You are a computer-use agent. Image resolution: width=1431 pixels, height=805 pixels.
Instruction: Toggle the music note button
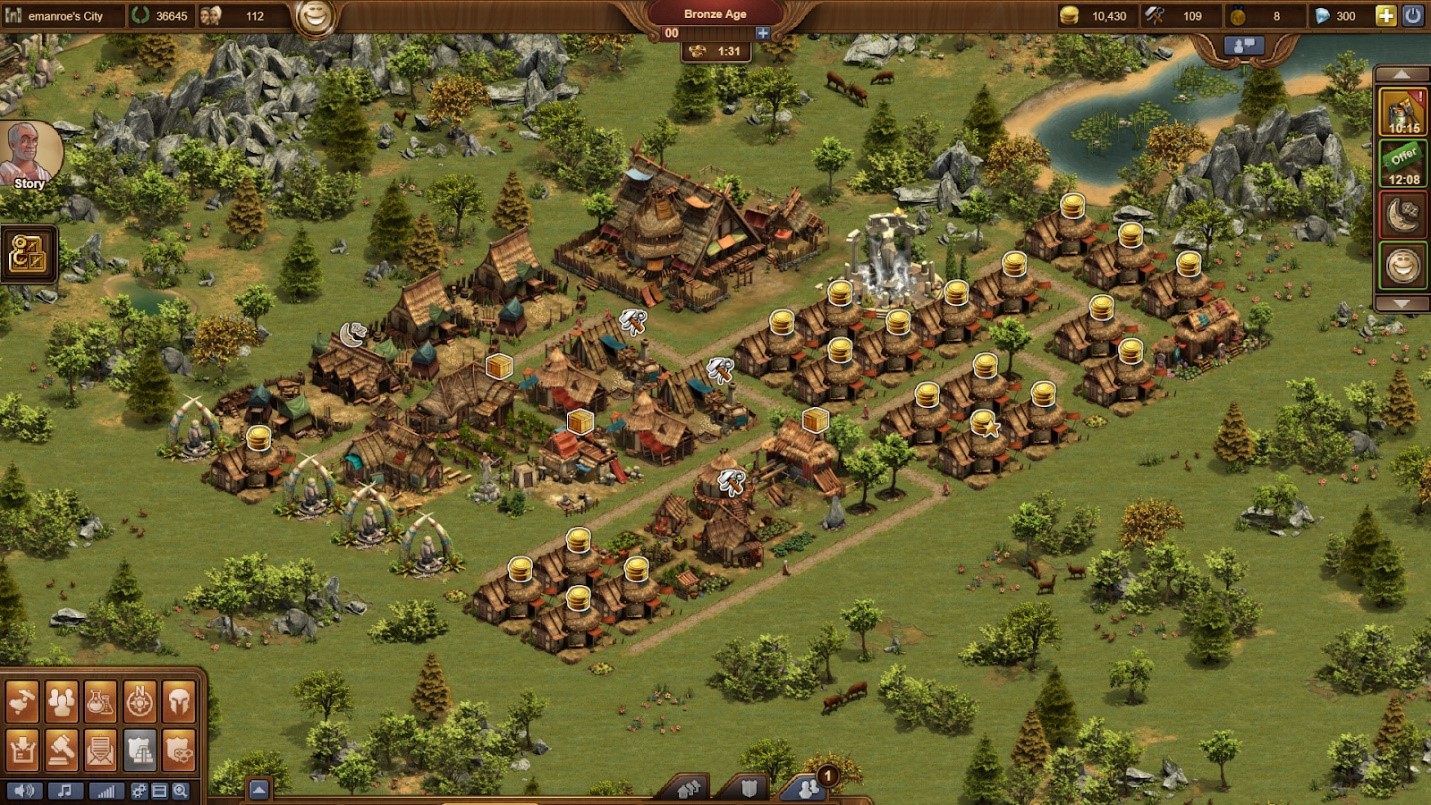point(65,791)
